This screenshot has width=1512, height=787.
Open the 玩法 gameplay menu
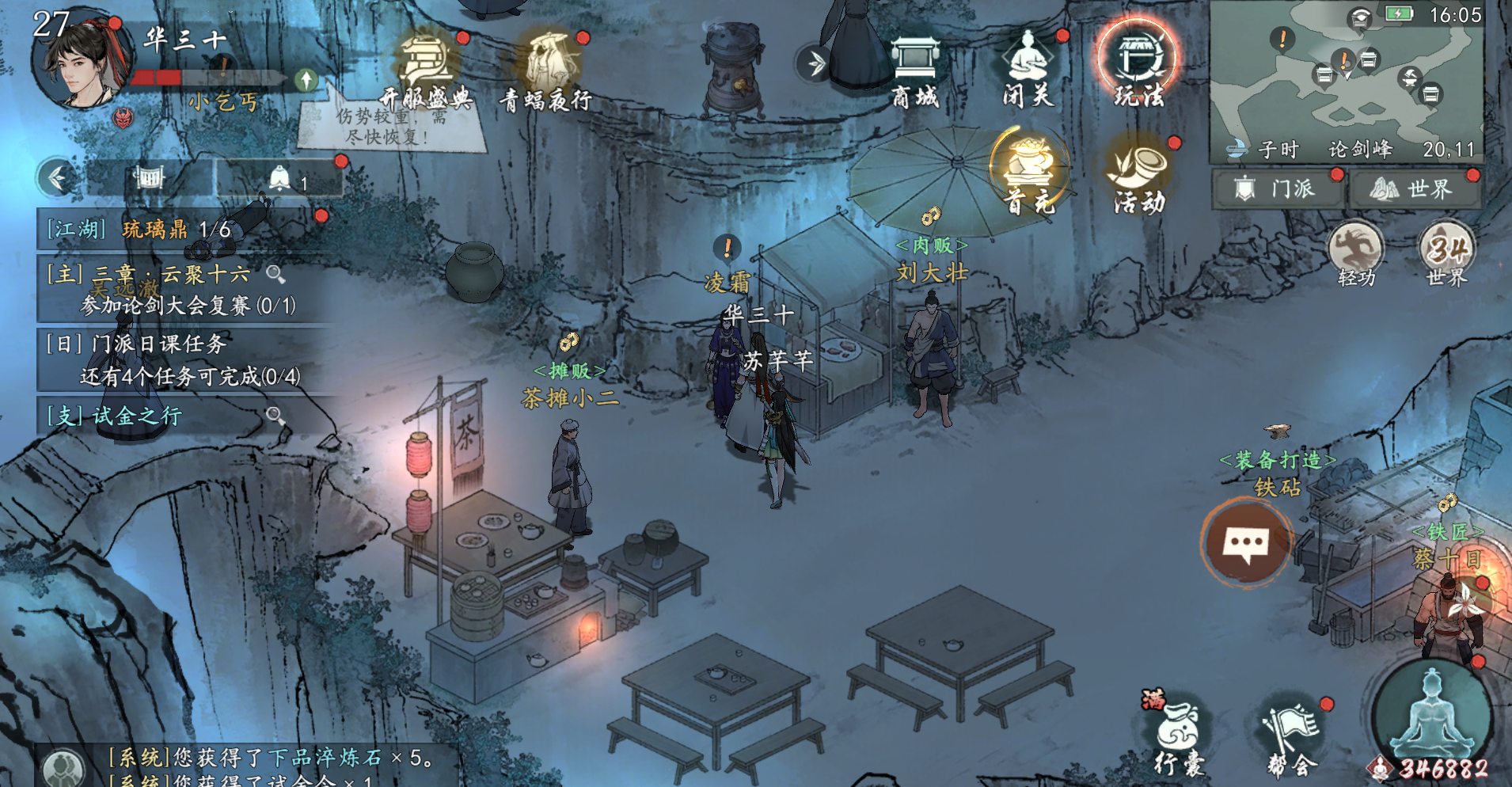pos(1139,67)
